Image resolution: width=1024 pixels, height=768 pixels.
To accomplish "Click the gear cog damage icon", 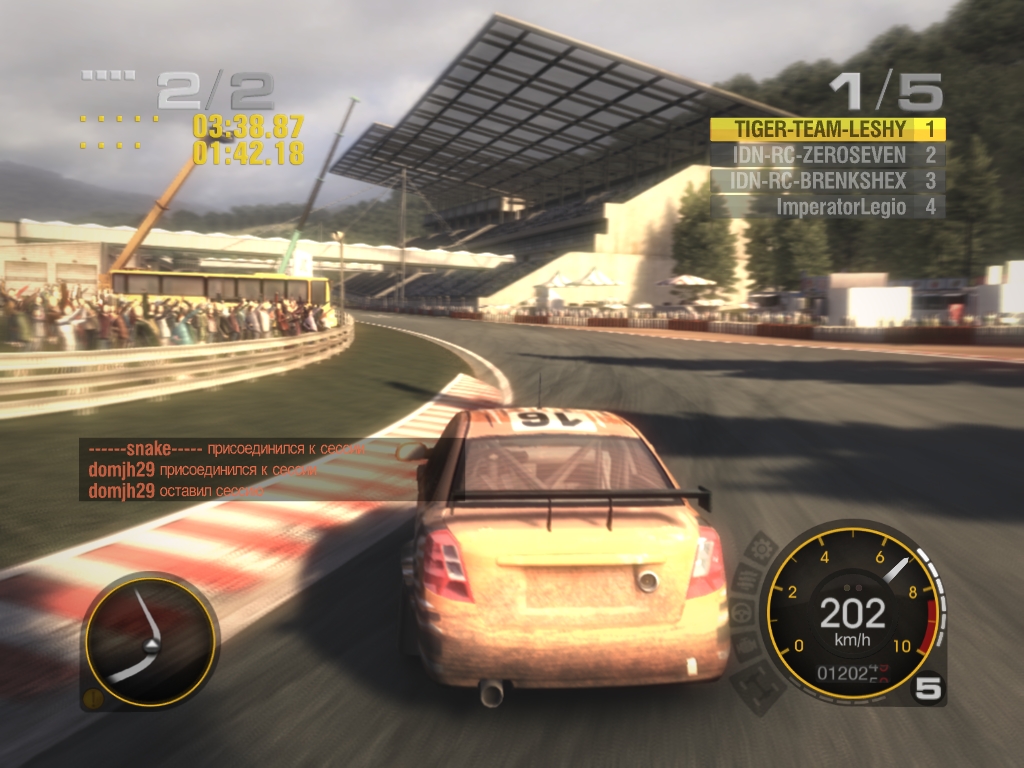I will 762,547.
